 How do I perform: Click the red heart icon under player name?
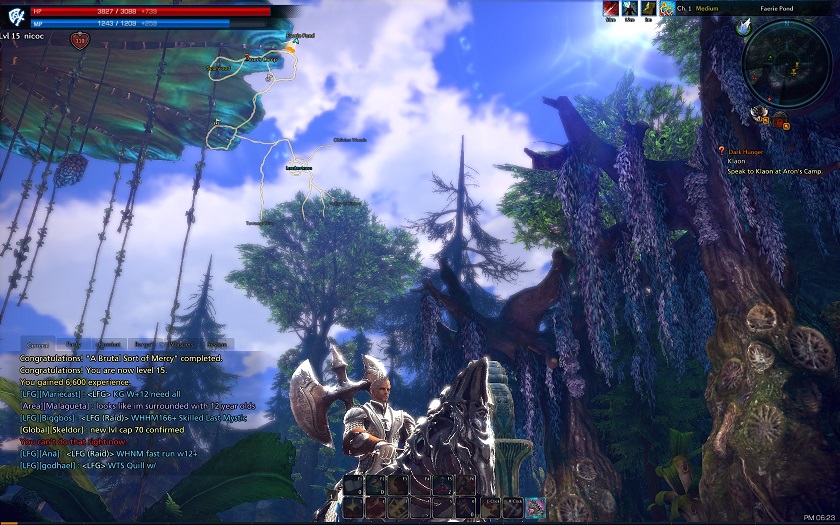pyautogui.click(x=79, y=41)
